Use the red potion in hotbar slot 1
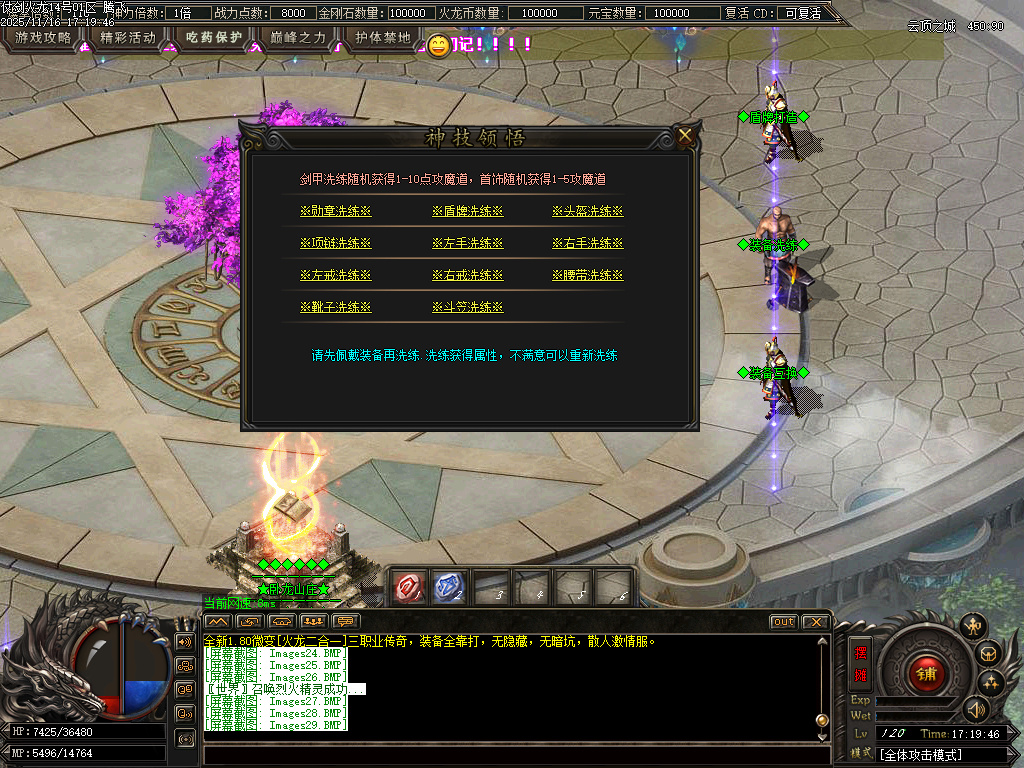1024x768 pixels. 408,587
